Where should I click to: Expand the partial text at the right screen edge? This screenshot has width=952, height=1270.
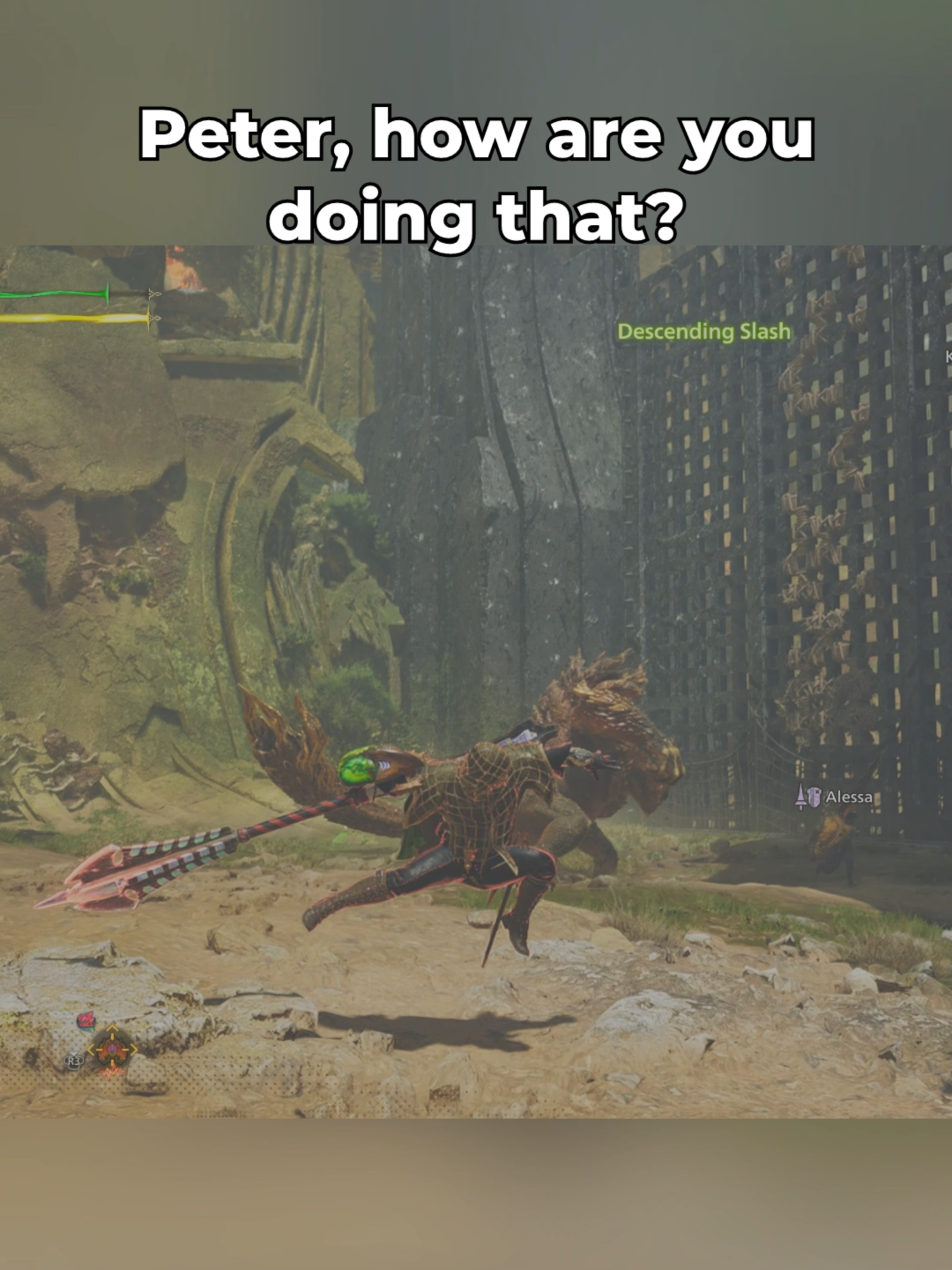point(947,356)
